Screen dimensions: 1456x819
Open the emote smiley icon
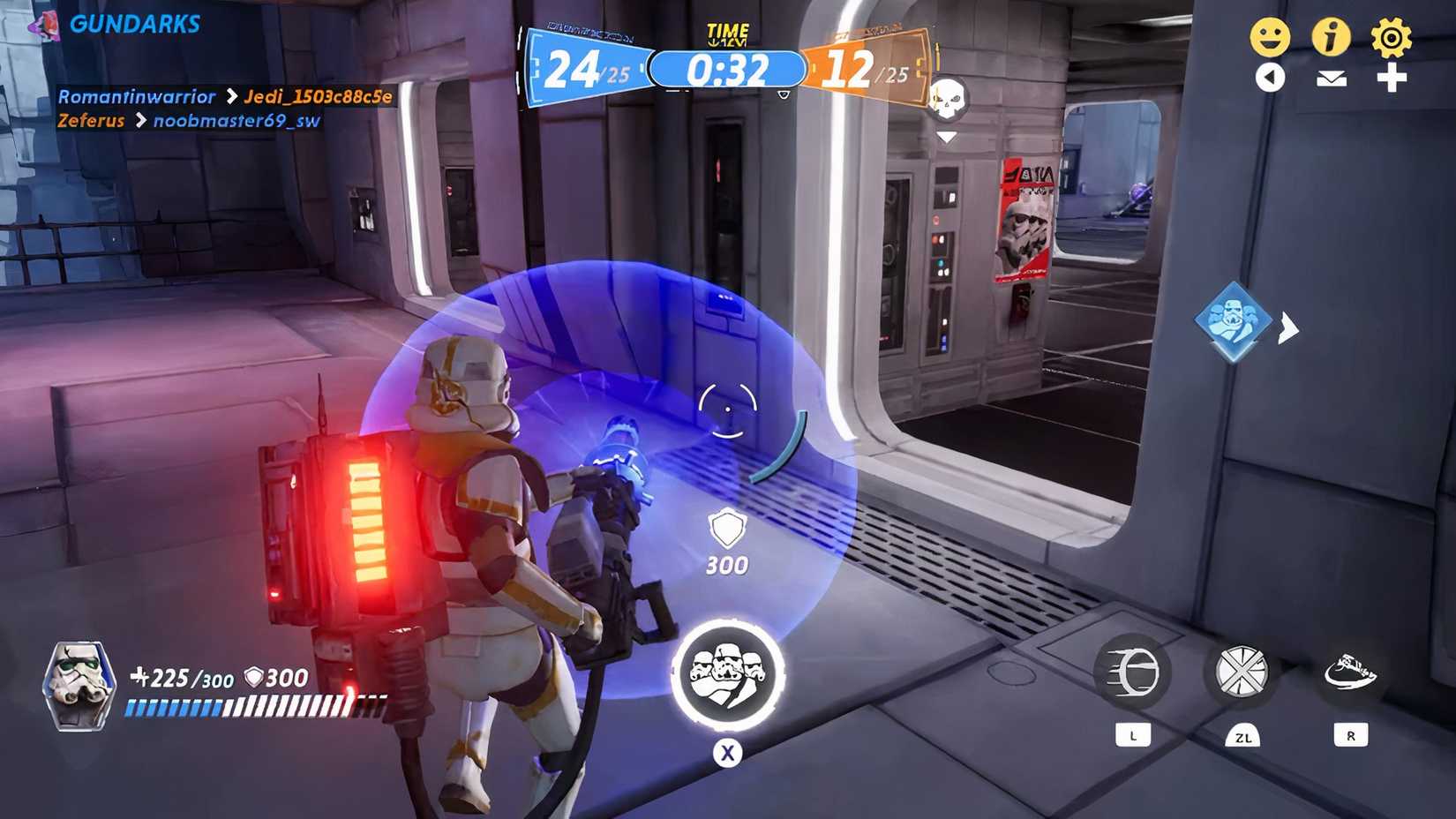1272,37
